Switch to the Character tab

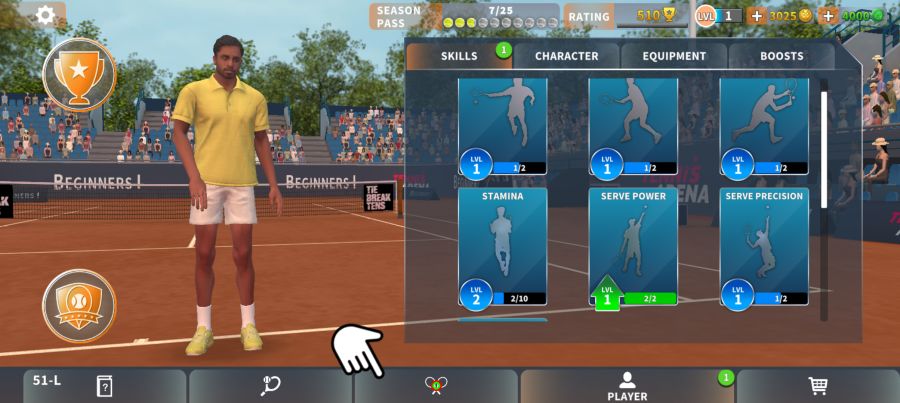point(566,56)
